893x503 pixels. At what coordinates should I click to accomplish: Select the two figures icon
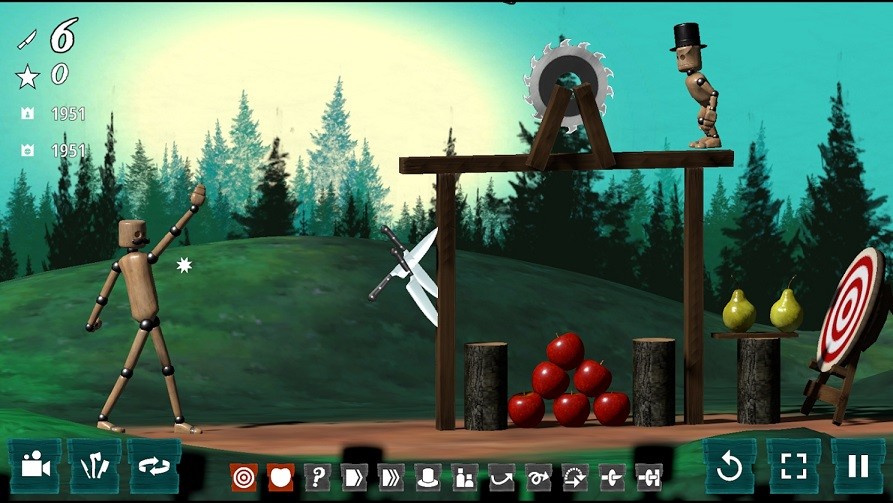point(464,477)
